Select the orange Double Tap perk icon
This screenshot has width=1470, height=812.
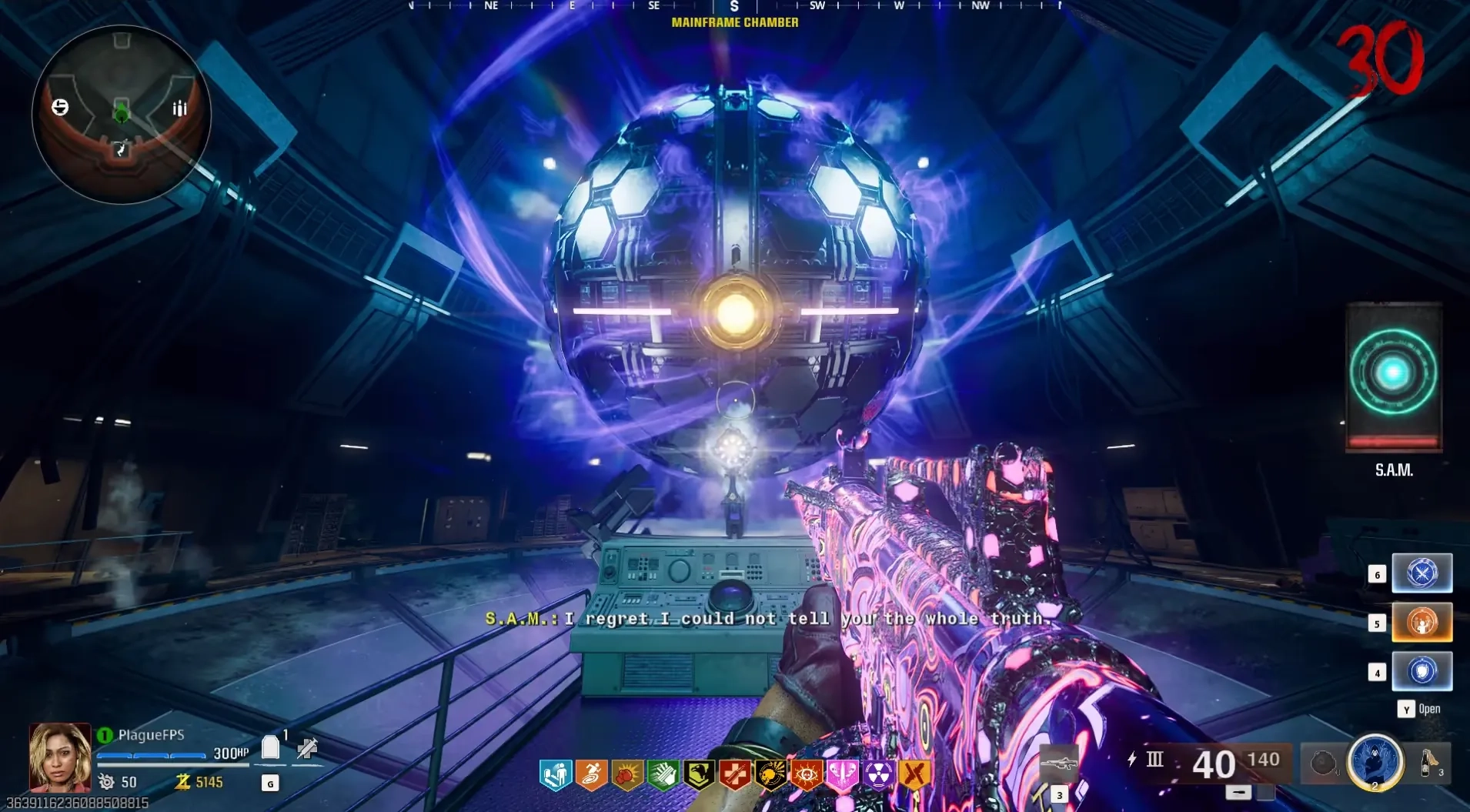(914, 775)
